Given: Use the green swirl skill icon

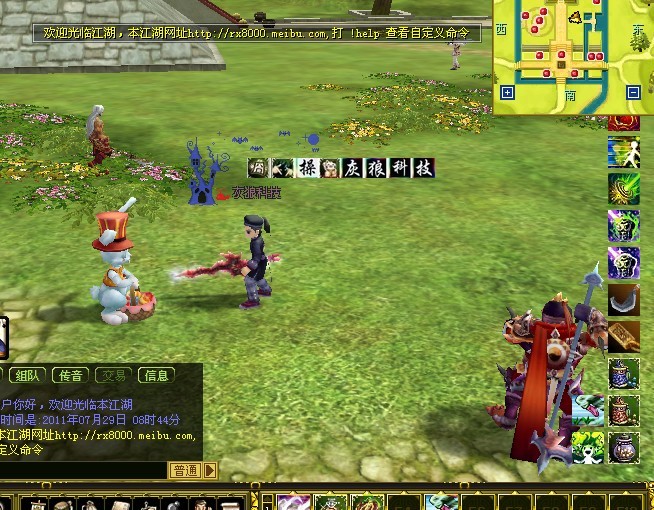Looking at the screenshot, I should [x=624, y=190].
